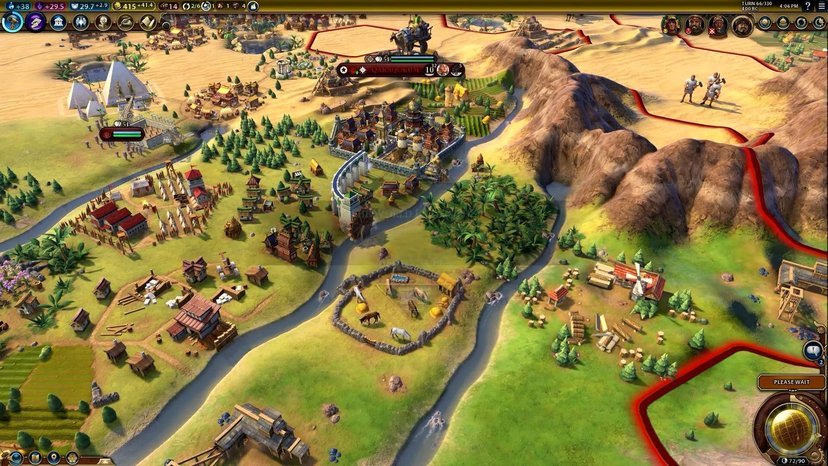Screen dimensions: 828x466
Task: Click the golden globe end-turn button
Action: point(790,427)
